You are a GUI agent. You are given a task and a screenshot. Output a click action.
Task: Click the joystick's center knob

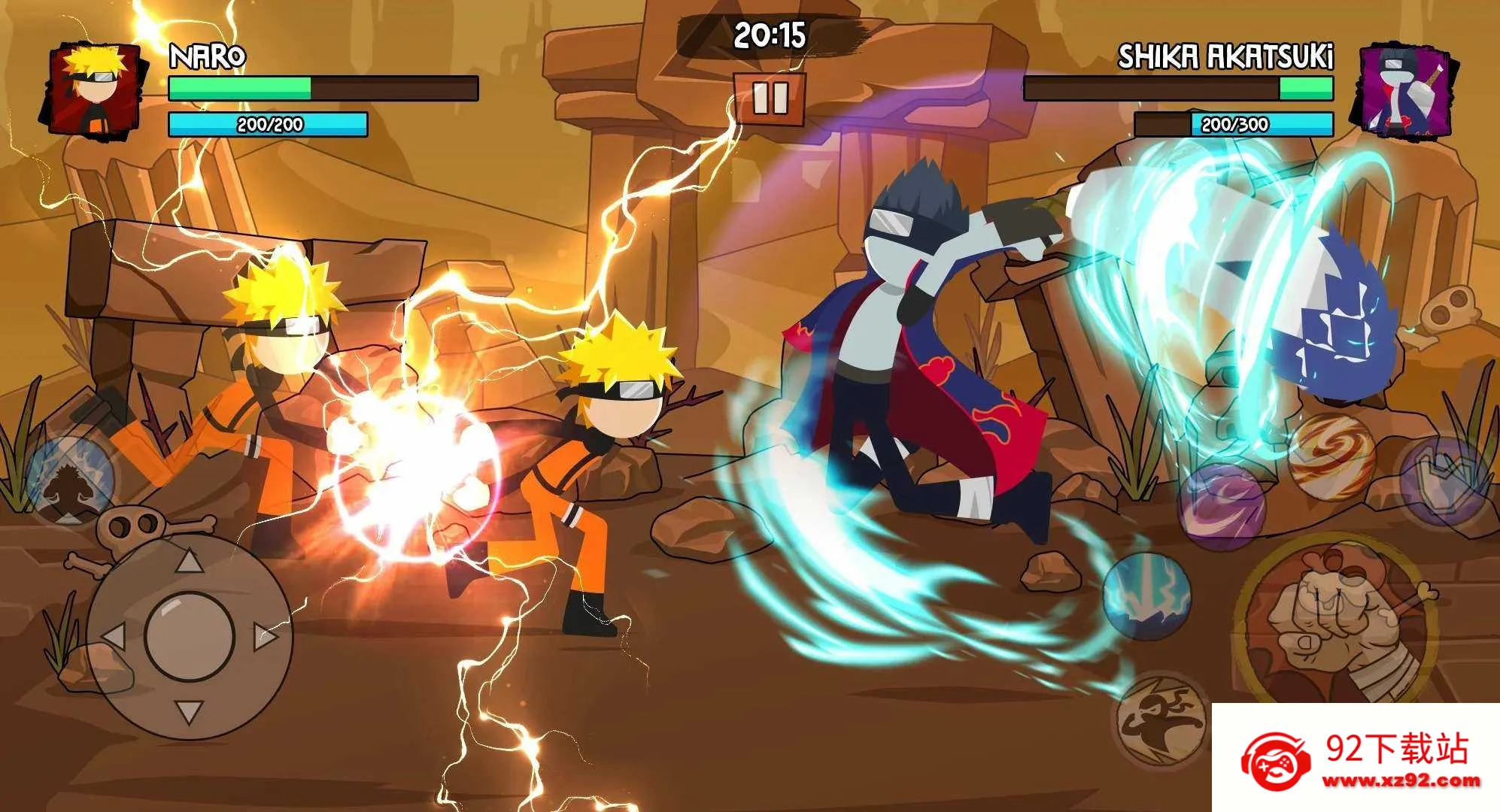[x=189, y=637]
